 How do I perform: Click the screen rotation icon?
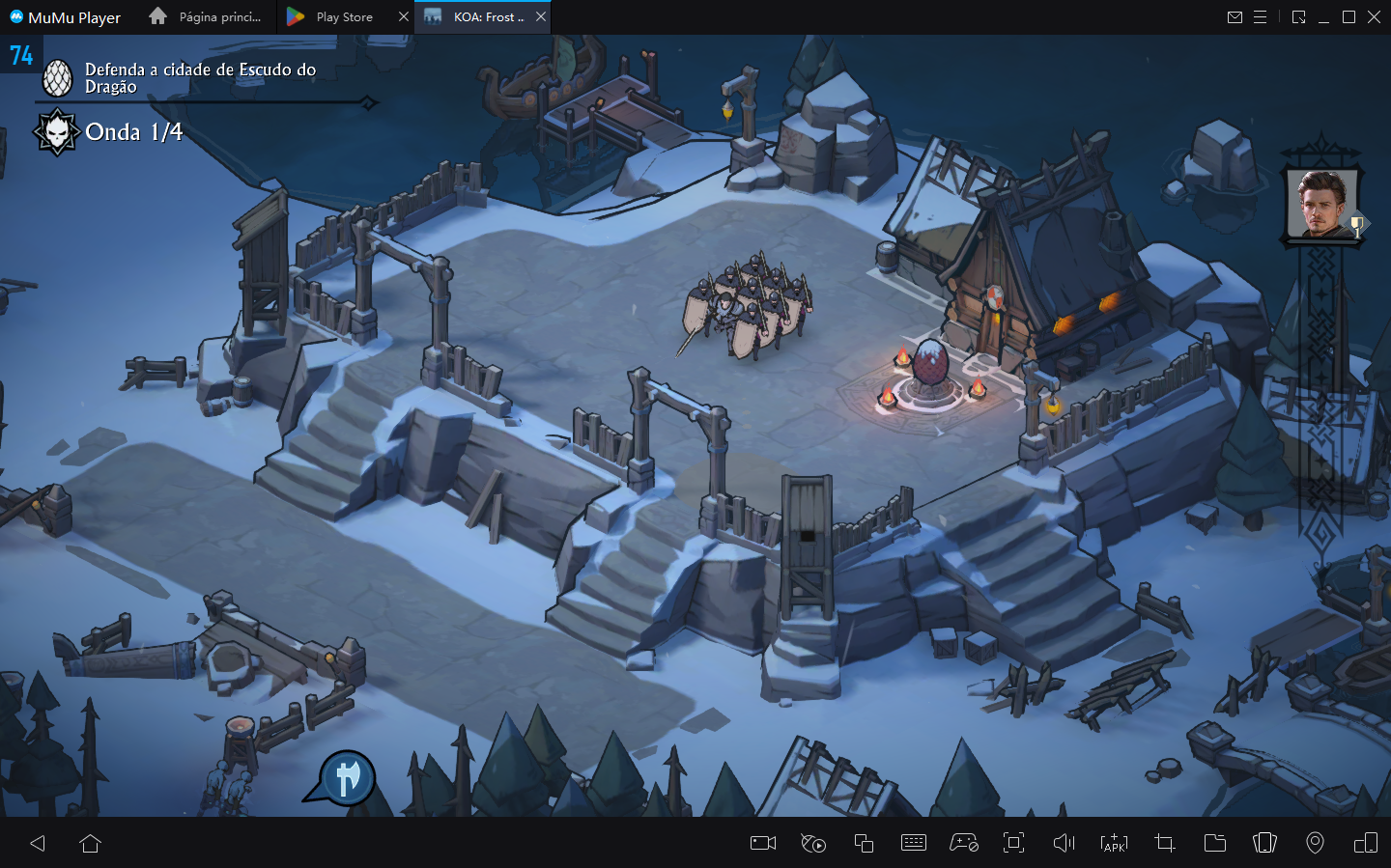click(1264, 843)
